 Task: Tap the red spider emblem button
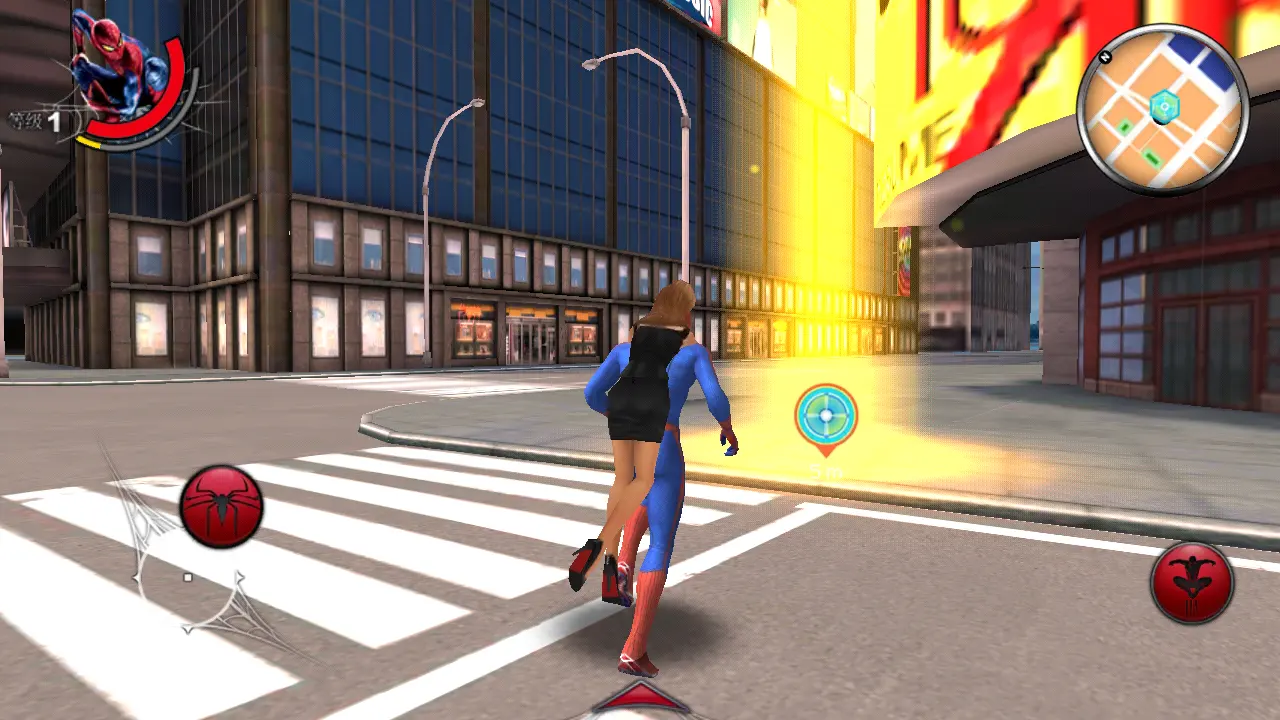(x=221, y=507)
